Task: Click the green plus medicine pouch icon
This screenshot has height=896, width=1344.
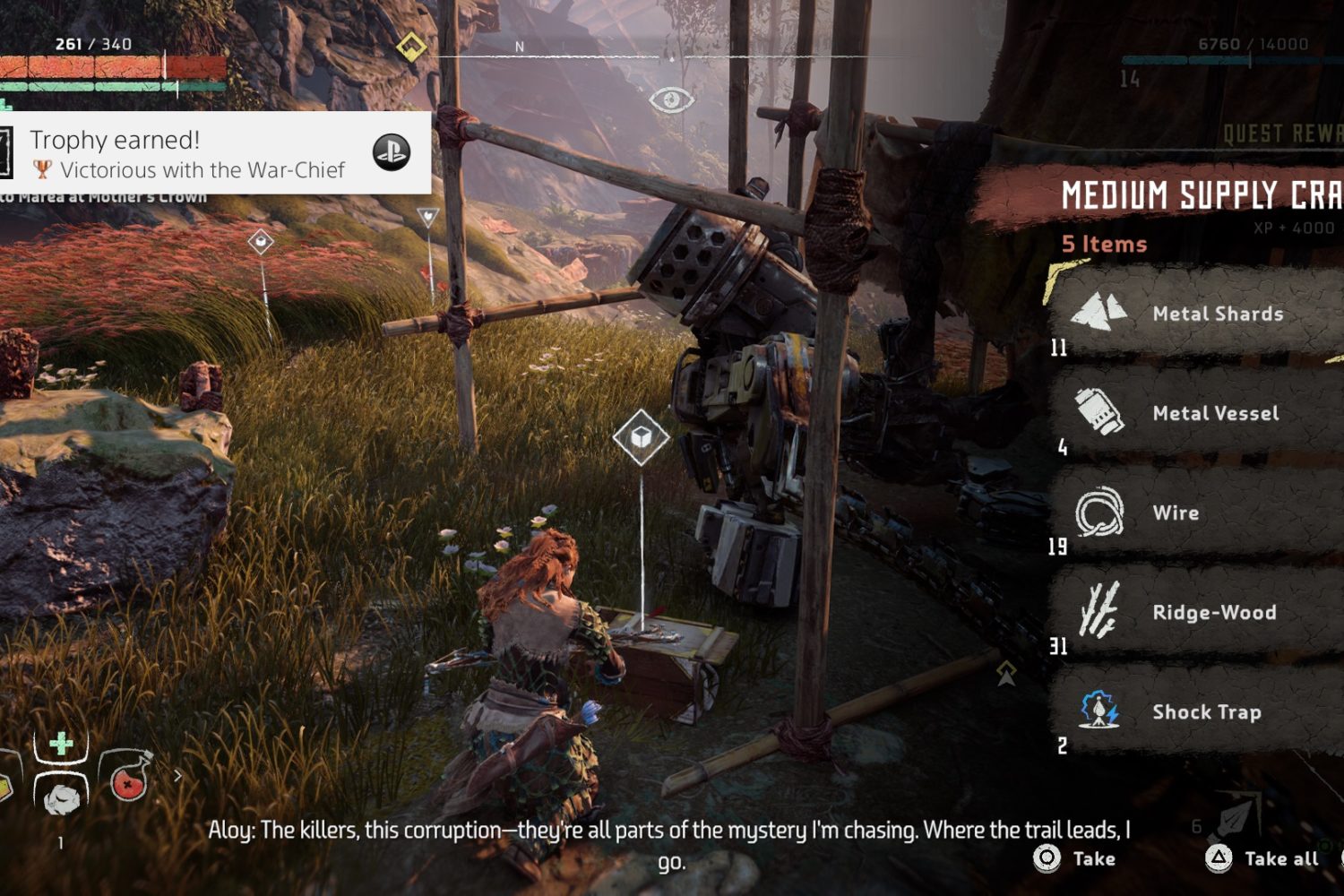Action: click(x=61, y=745)
